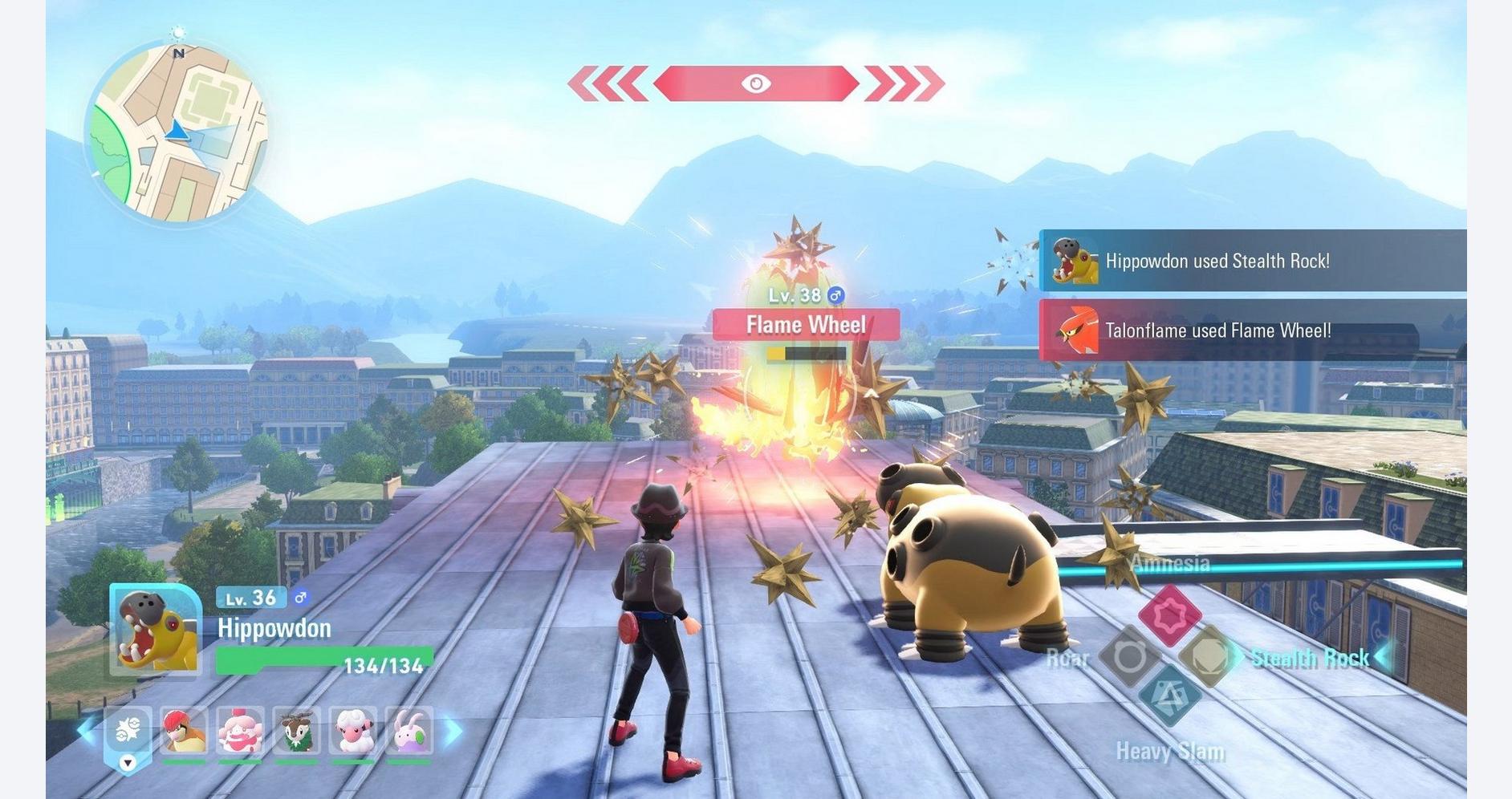
Task: Select the target lock-on eye indicator
Action: 755,83
